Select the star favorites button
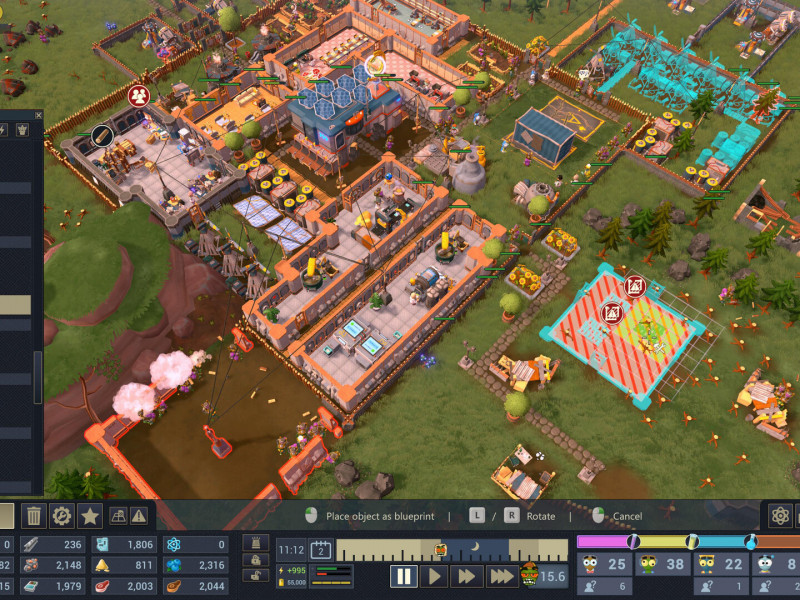800x600 pixels. 90,516
